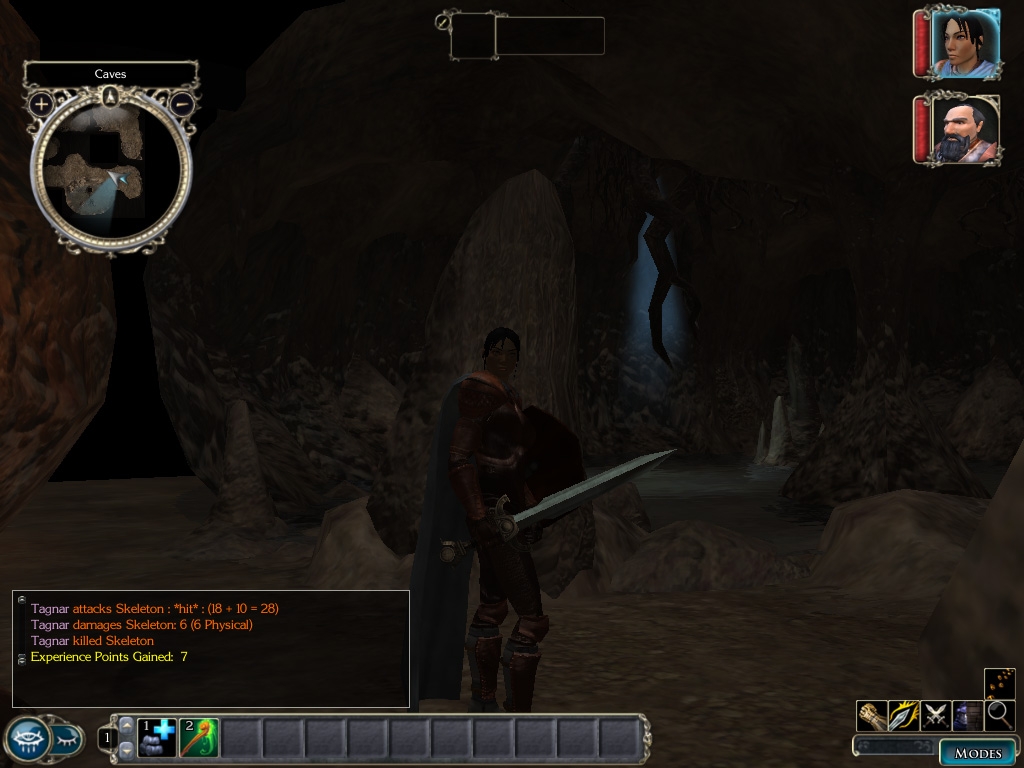
Task: Switch to the previous hotbar page with the up arrow
Action: coord(127,725)
